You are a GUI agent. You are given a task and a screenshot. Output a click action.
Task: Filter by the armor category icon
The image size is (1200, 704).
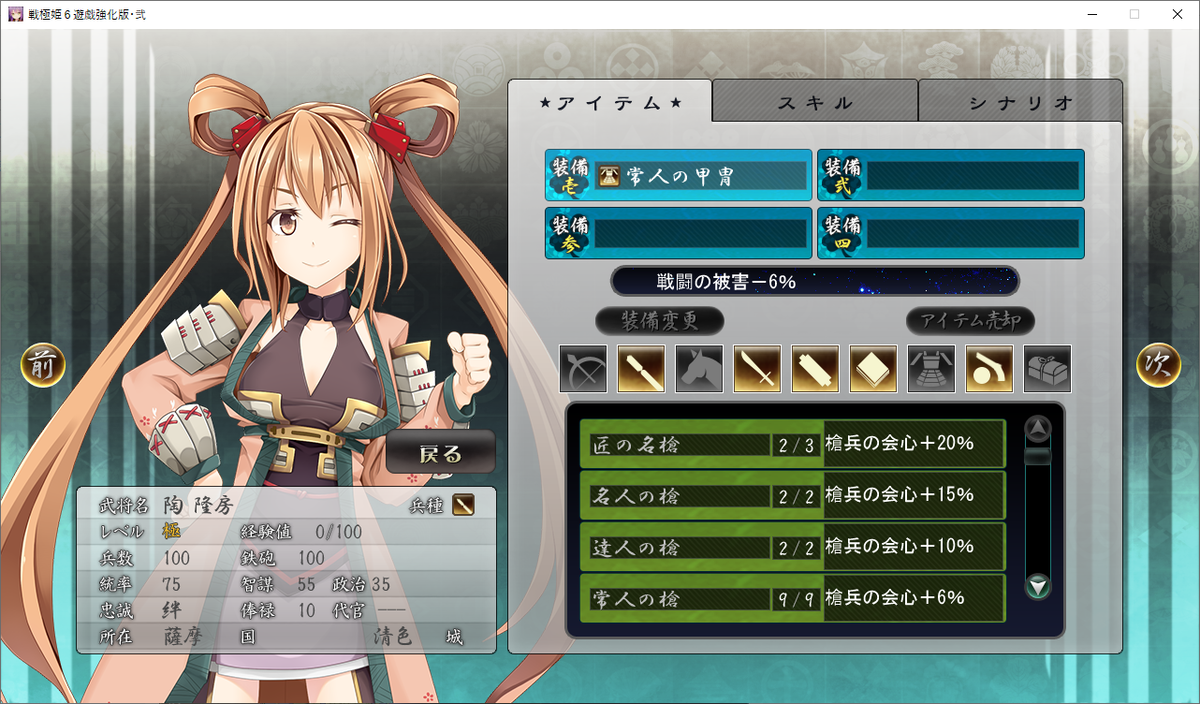pyautogui.click(x=932, y=369)
